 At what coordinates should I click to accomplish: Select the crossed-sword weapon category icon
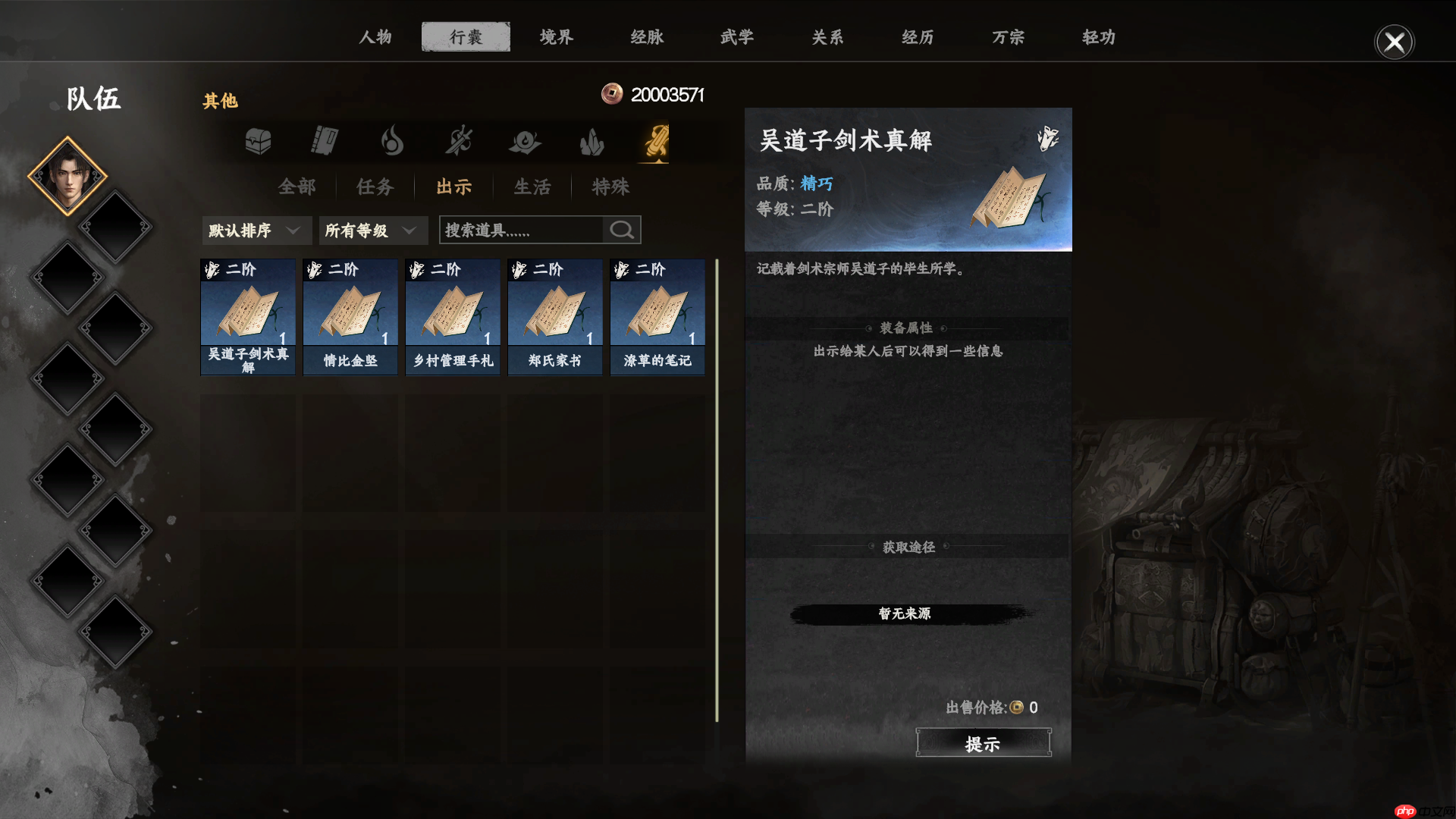[458, 141]
